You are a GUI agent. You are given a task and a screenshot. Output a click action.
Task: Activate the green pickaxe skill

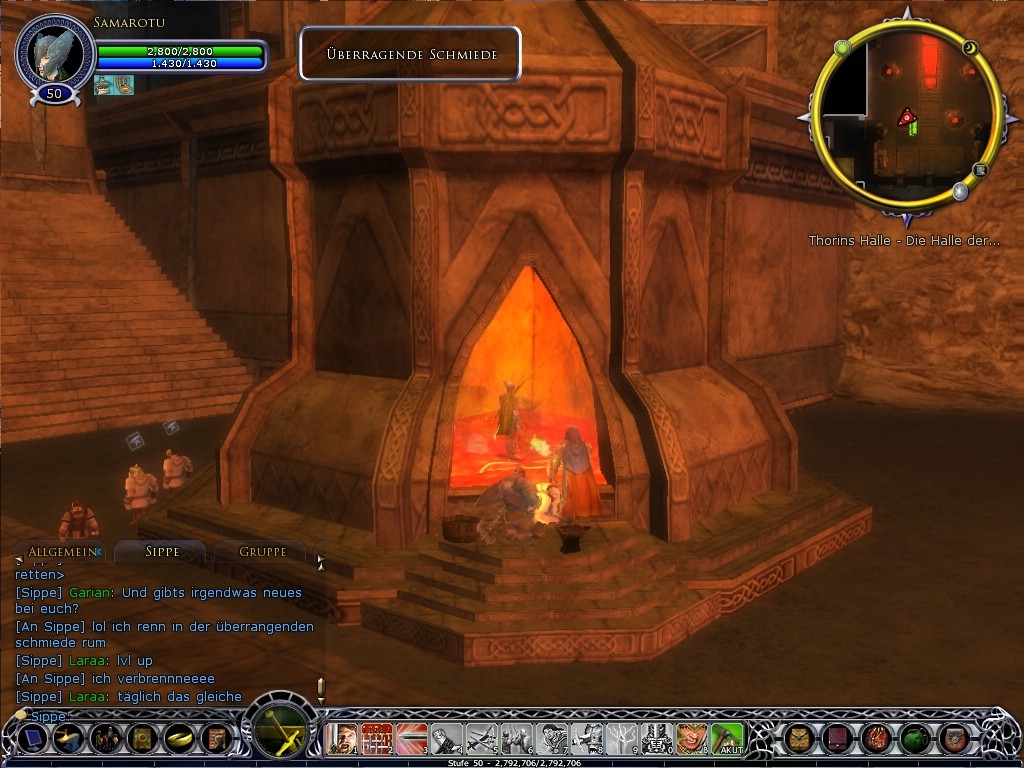728,739
